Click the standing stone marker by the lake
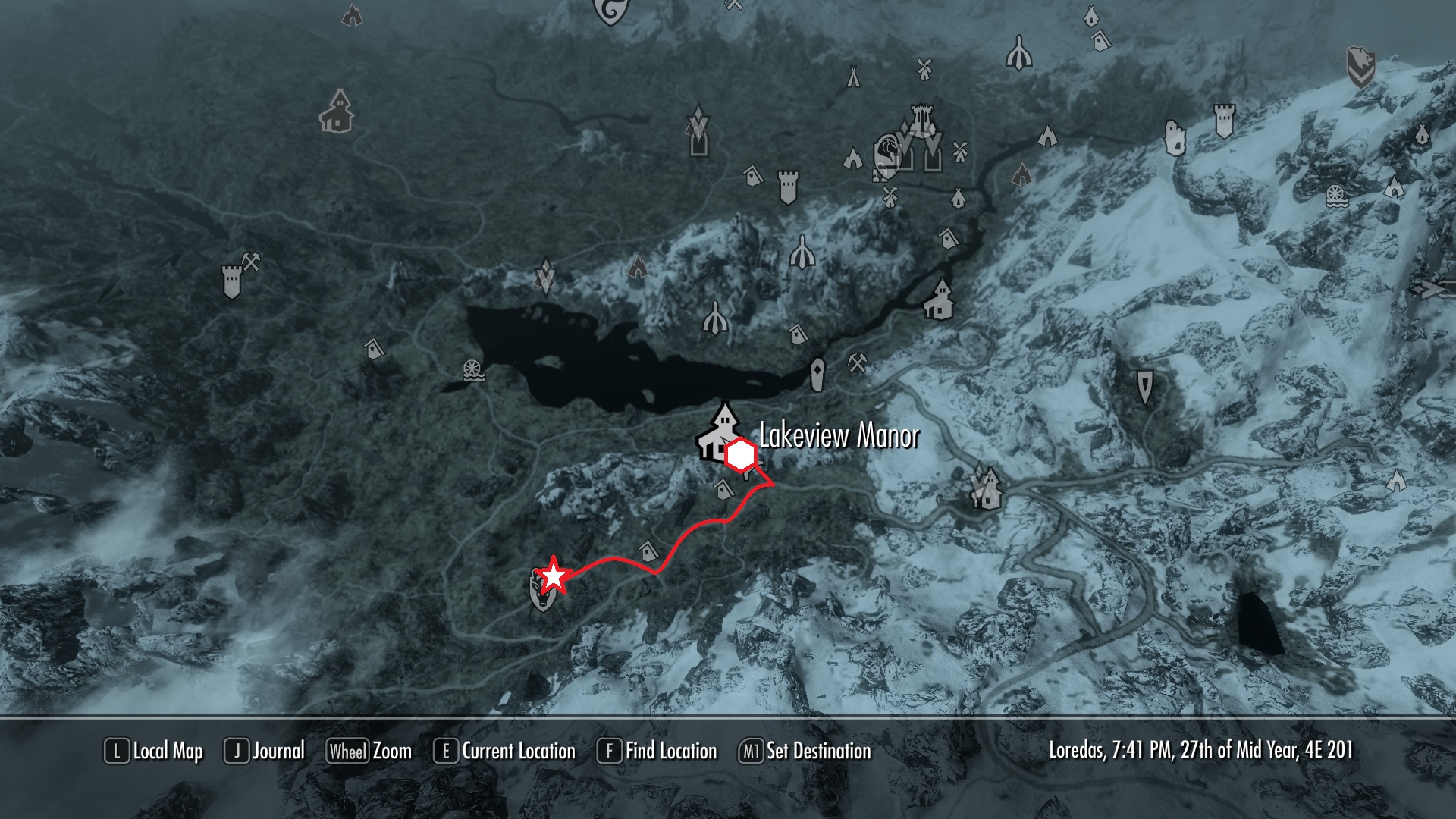Viewport: 1456px width, 819px height. [x=818, y=373]
